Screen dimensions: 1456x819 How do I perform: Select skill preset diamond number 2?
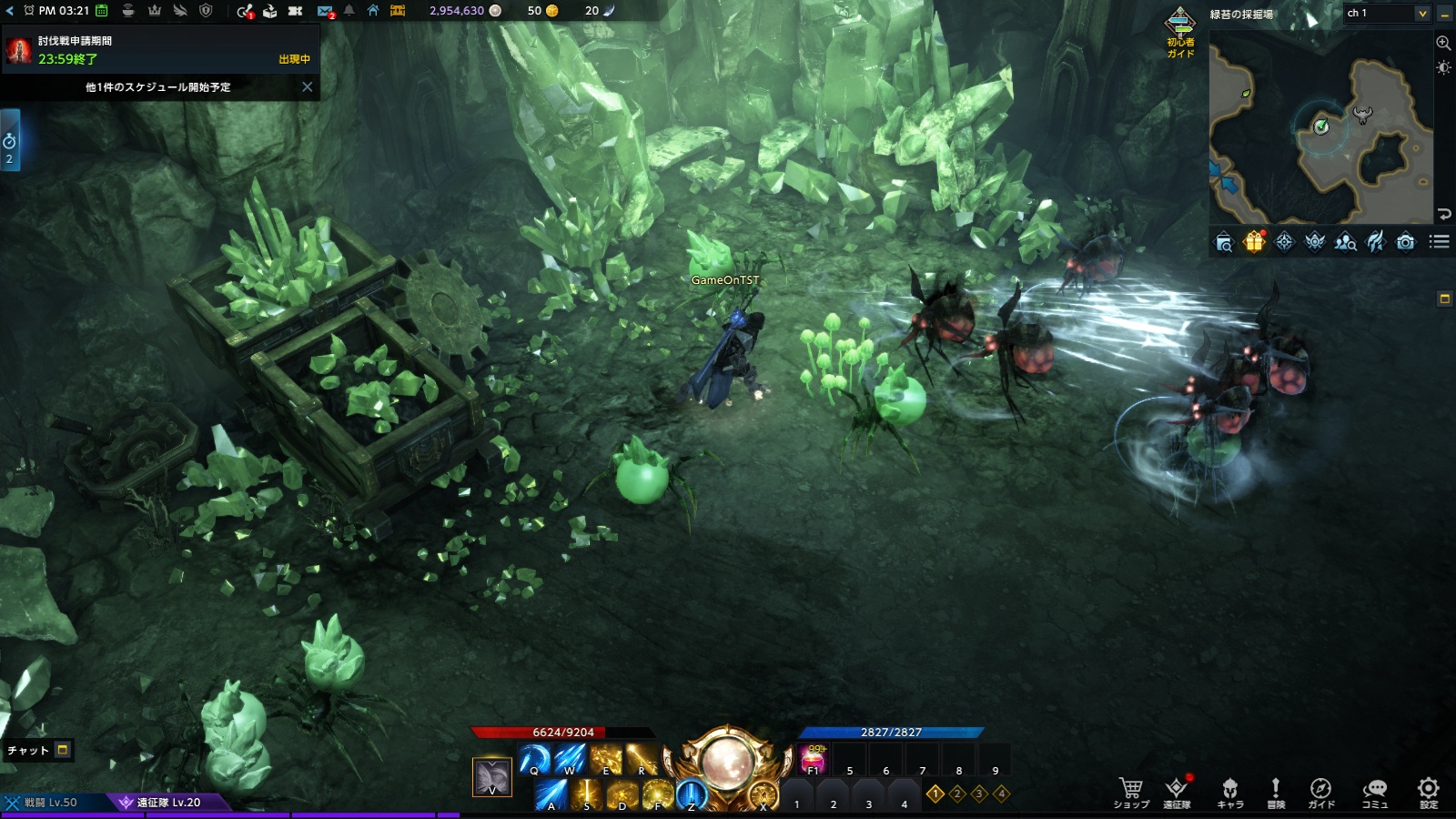(957, 794)
